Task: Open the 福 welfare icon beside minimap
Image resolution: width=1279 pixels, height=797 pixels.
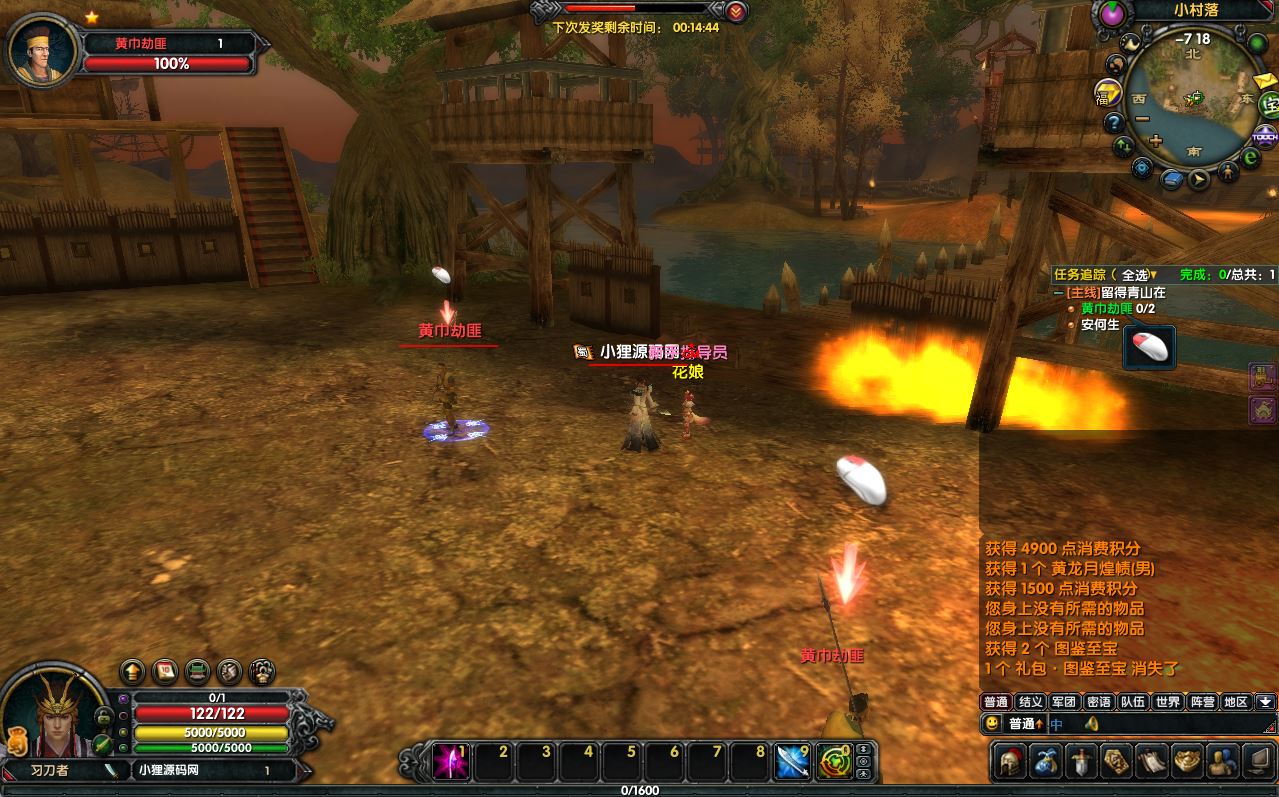Action: pyautogui.click(x=1107, y=93)
